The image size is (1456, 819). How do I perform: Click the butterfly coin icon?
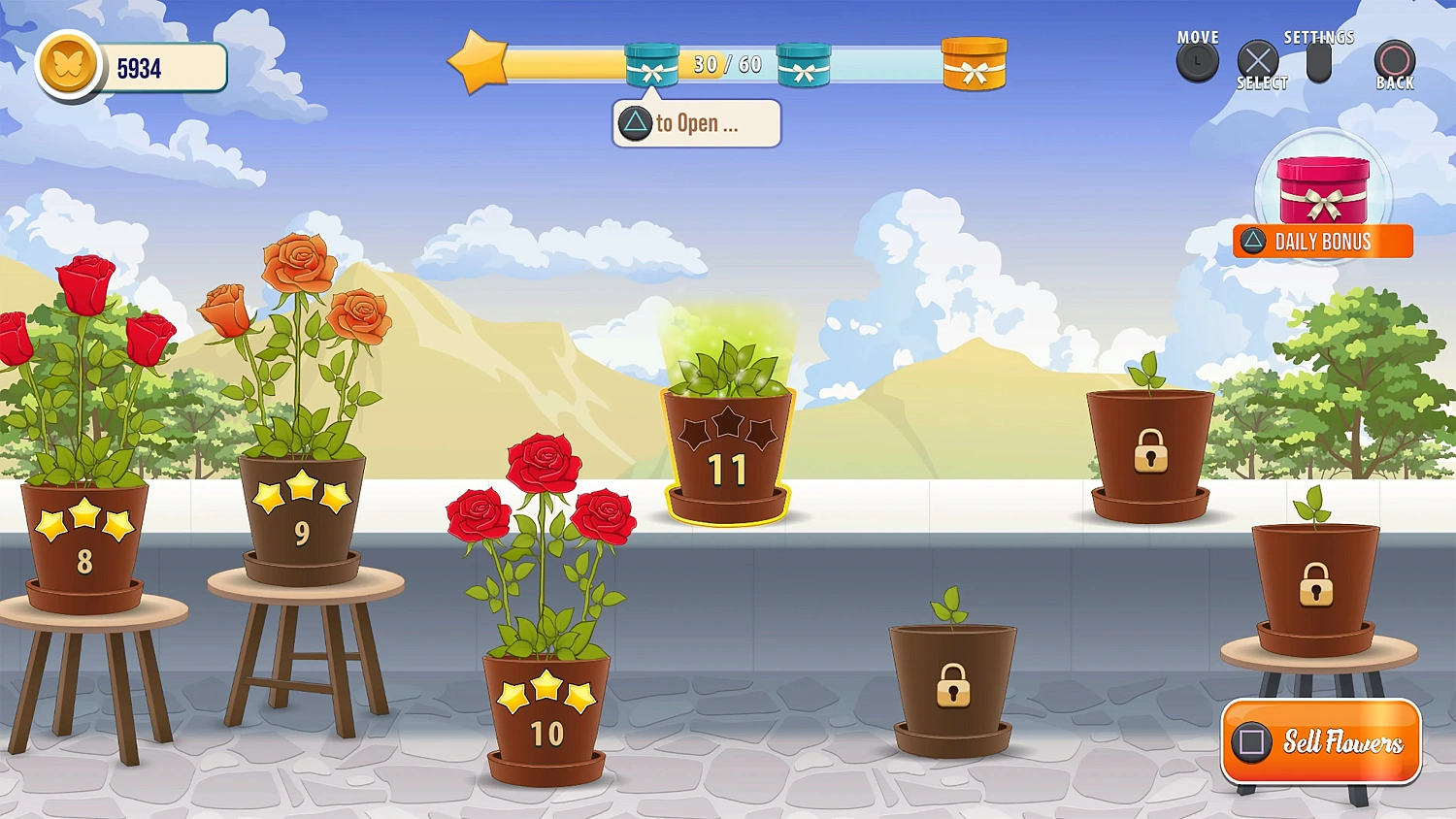coord(68,66)
